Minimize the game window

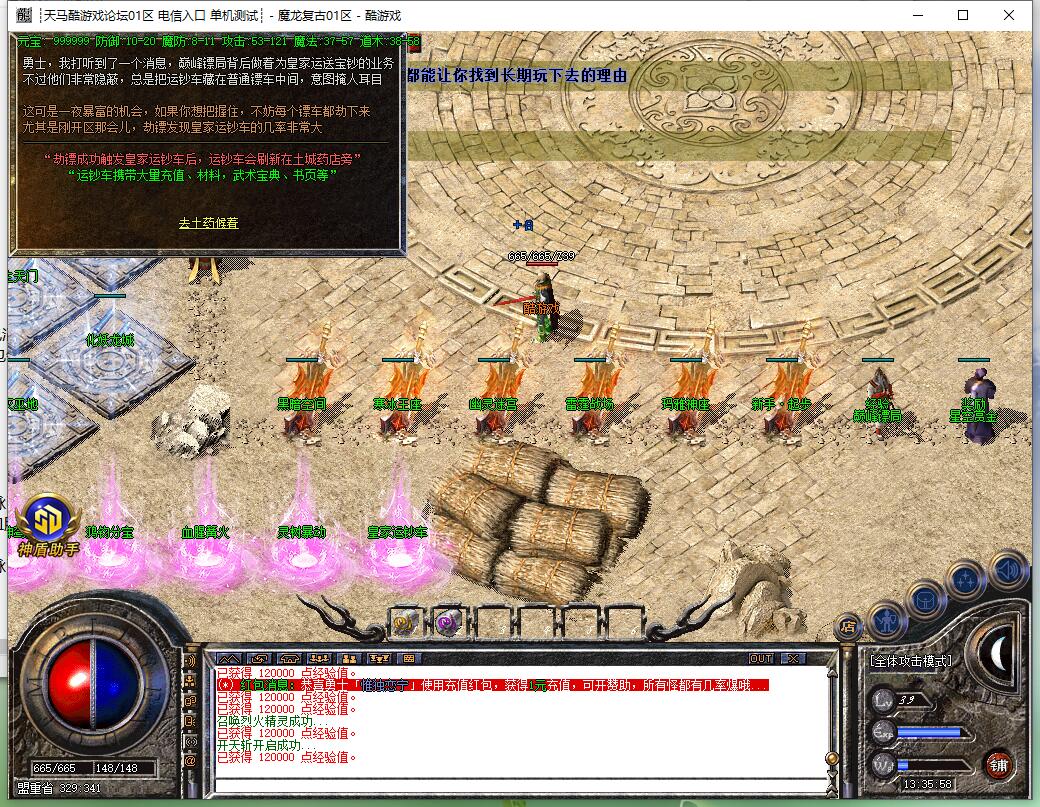click(x=917, y=15)
